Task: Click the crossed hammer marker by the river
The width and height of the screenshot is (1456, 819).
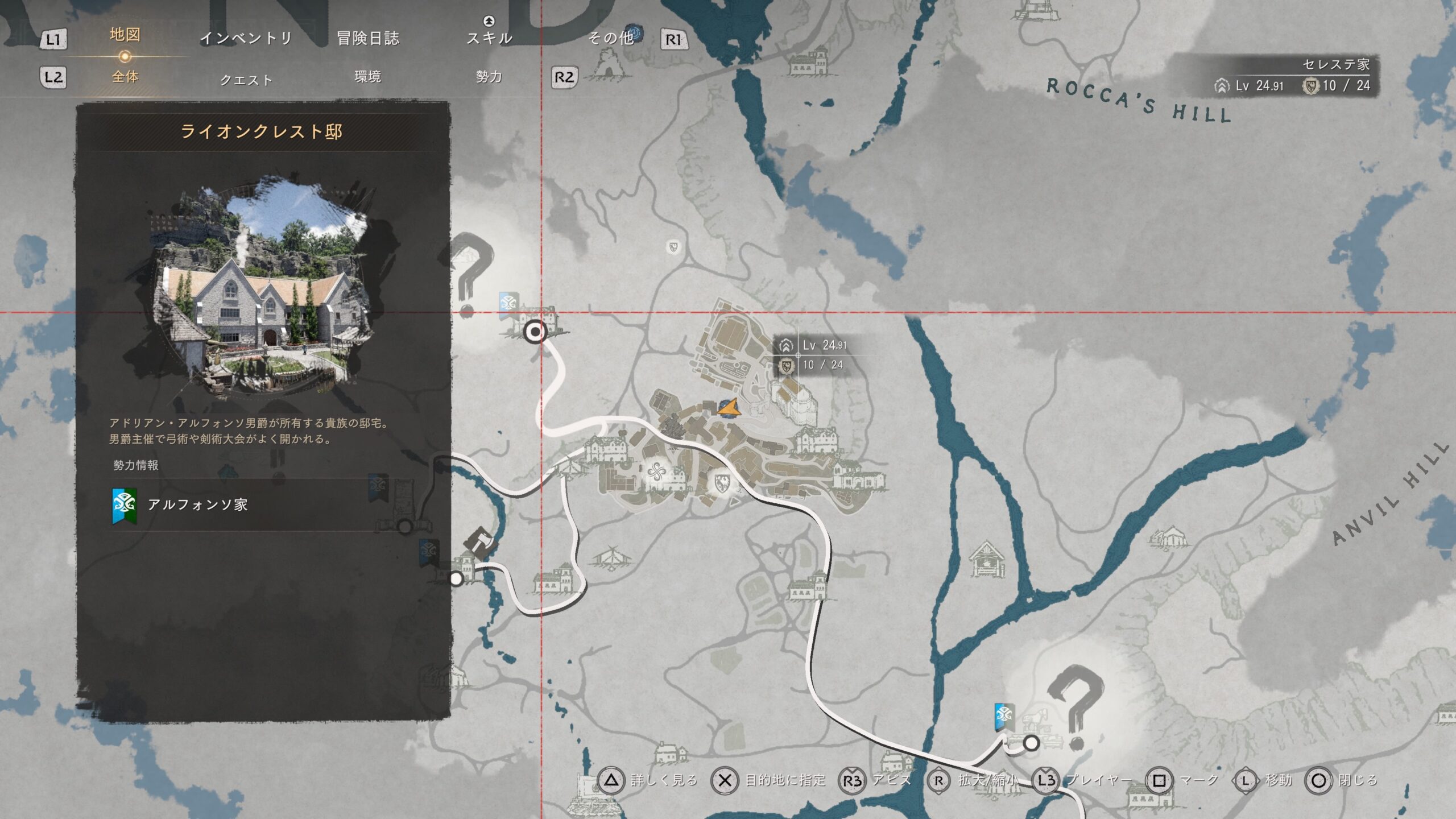Action: [x=480, y=543]
